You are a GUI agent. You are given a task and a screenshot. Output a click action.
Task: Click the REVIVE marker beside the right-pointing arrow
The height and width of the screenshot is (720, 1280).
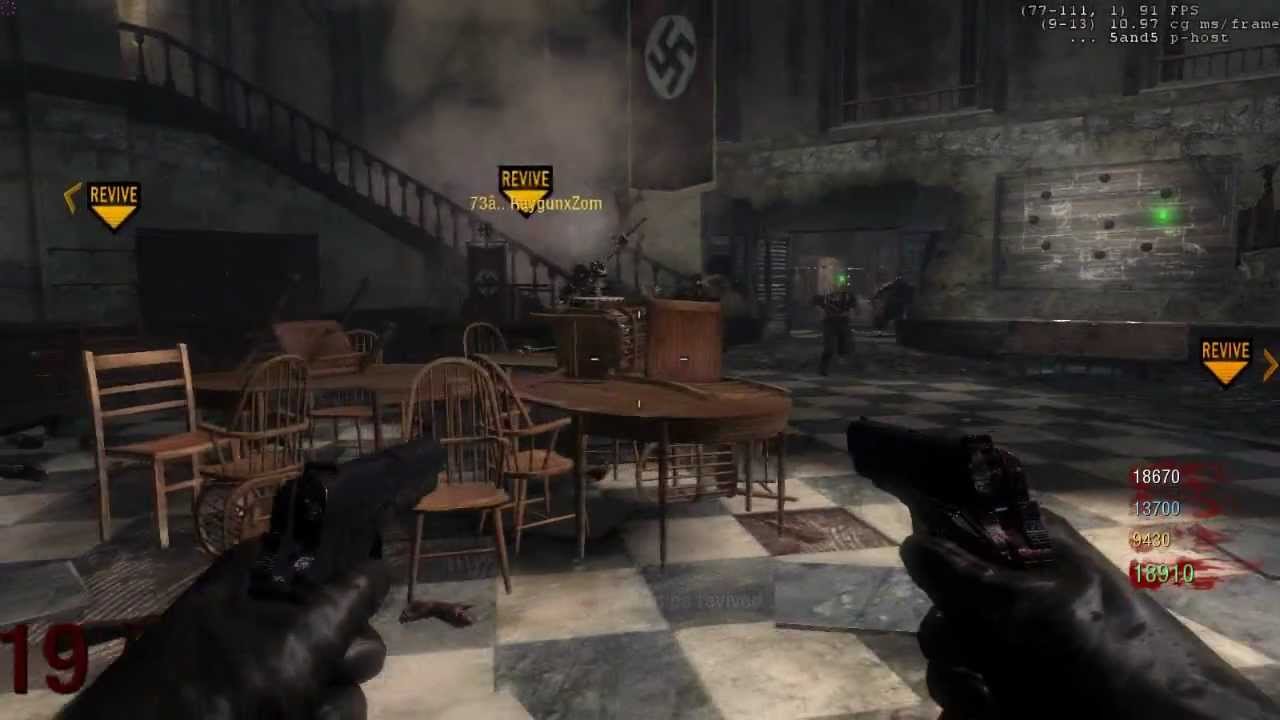(x=1225, y=359)
